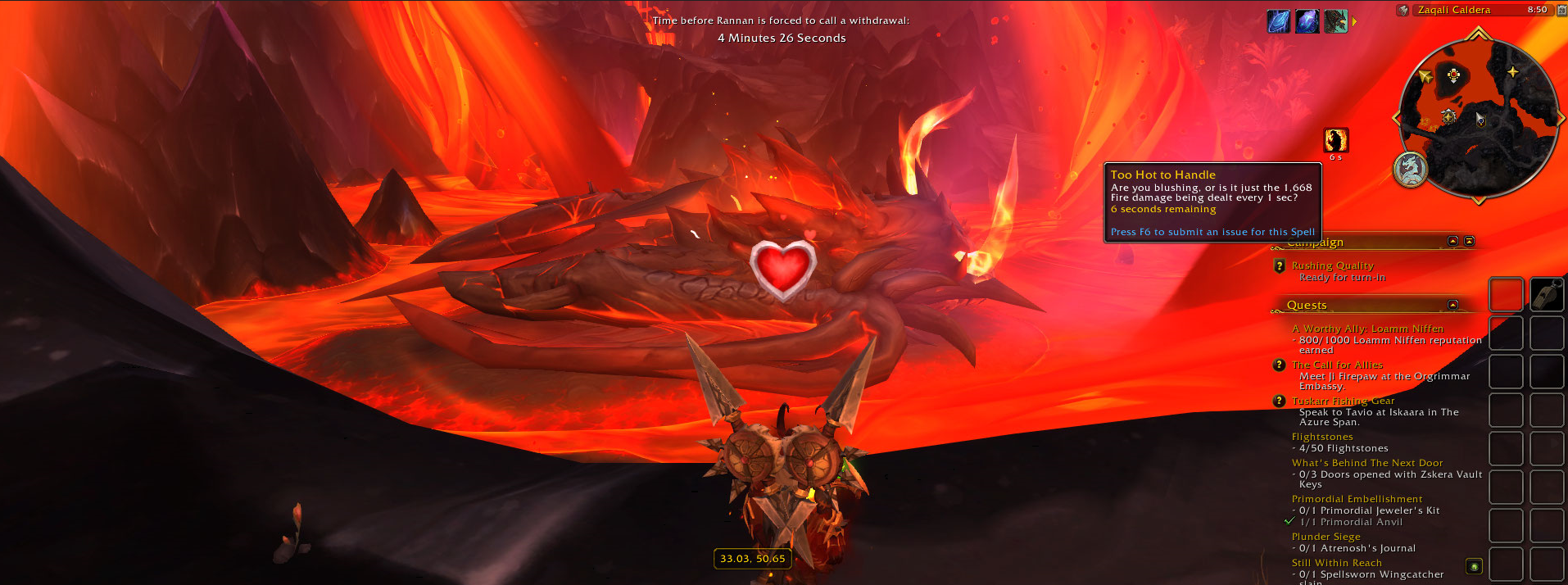Open the Rushing Quality campaign quest
Screen dimensions: 1568x585
point(1332,265)
